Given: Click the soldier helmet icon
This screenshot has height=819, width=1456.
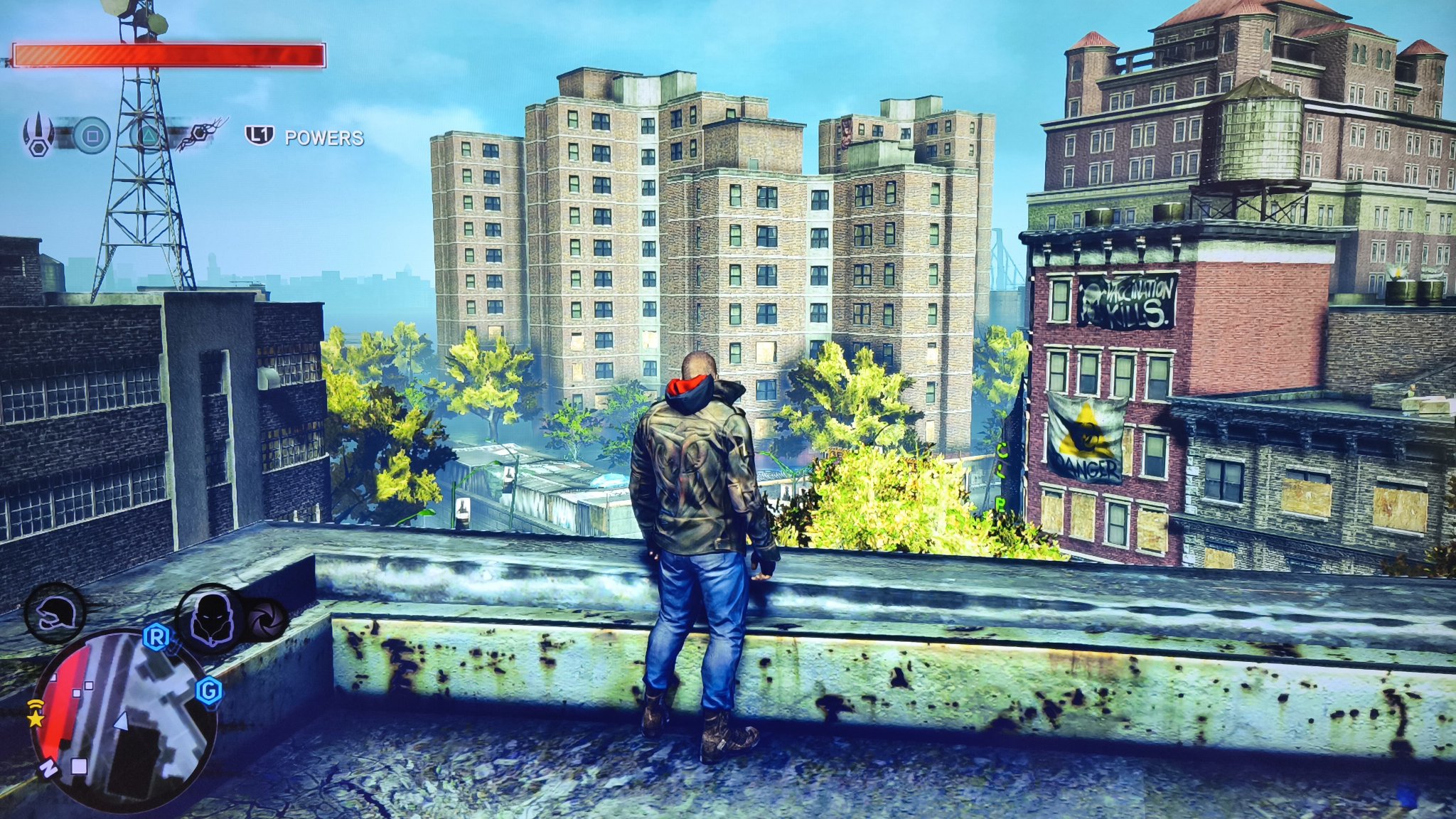Looking at the screenshot, I should tap(55, 612).
